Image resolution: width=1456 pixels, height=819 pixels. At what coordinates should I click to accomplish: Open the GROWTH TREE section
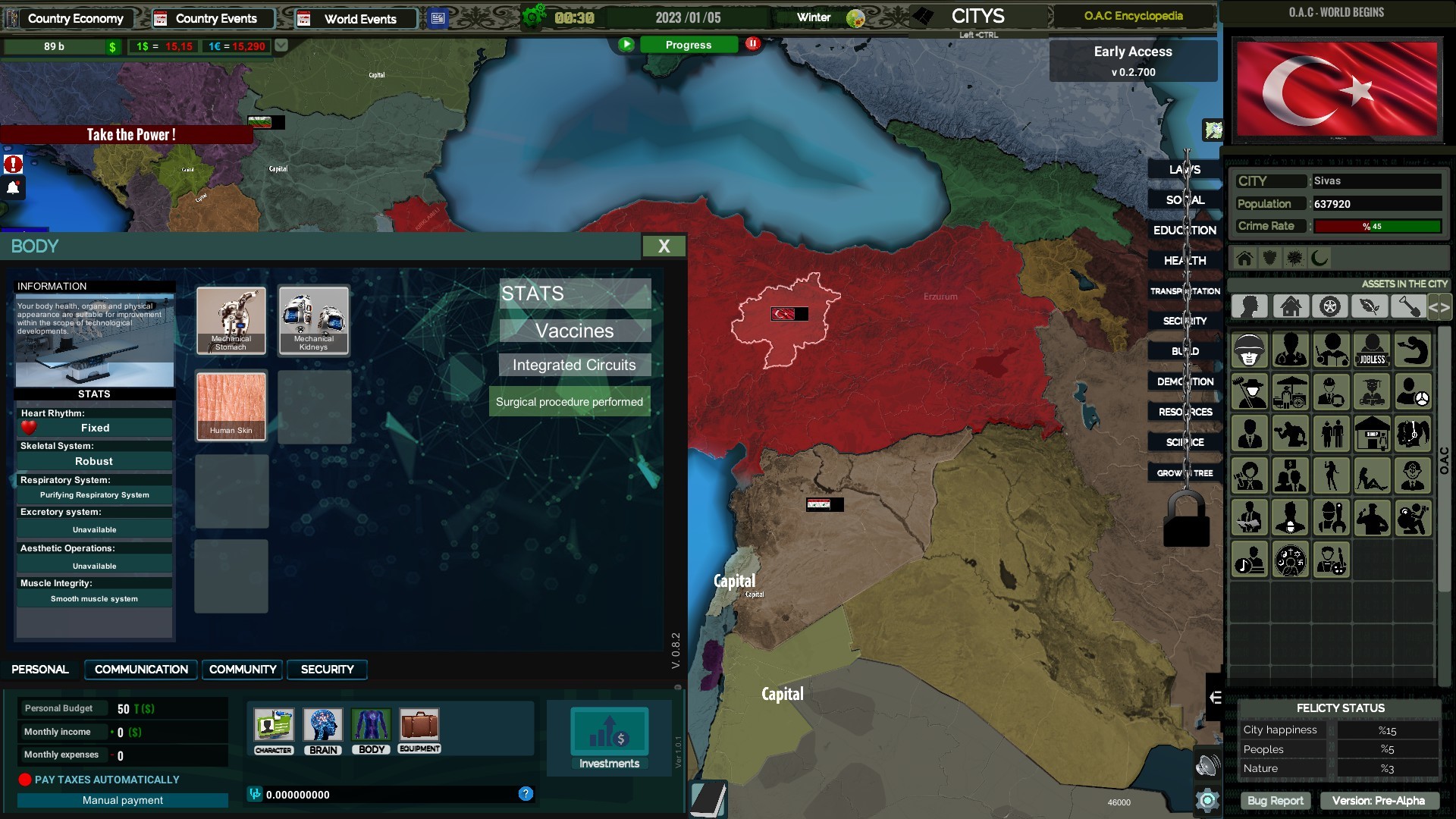[x=1184, y=472]
